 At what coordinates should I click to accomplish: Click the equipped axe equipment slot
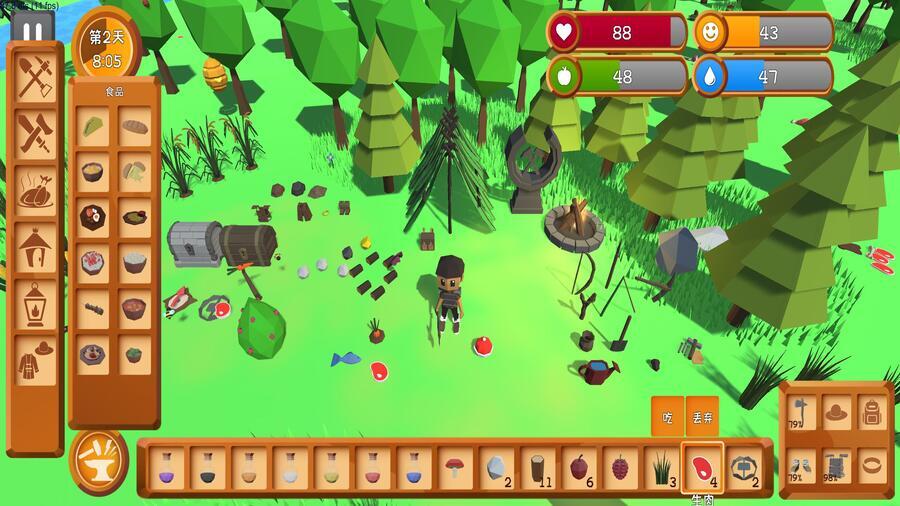[801, 411]
